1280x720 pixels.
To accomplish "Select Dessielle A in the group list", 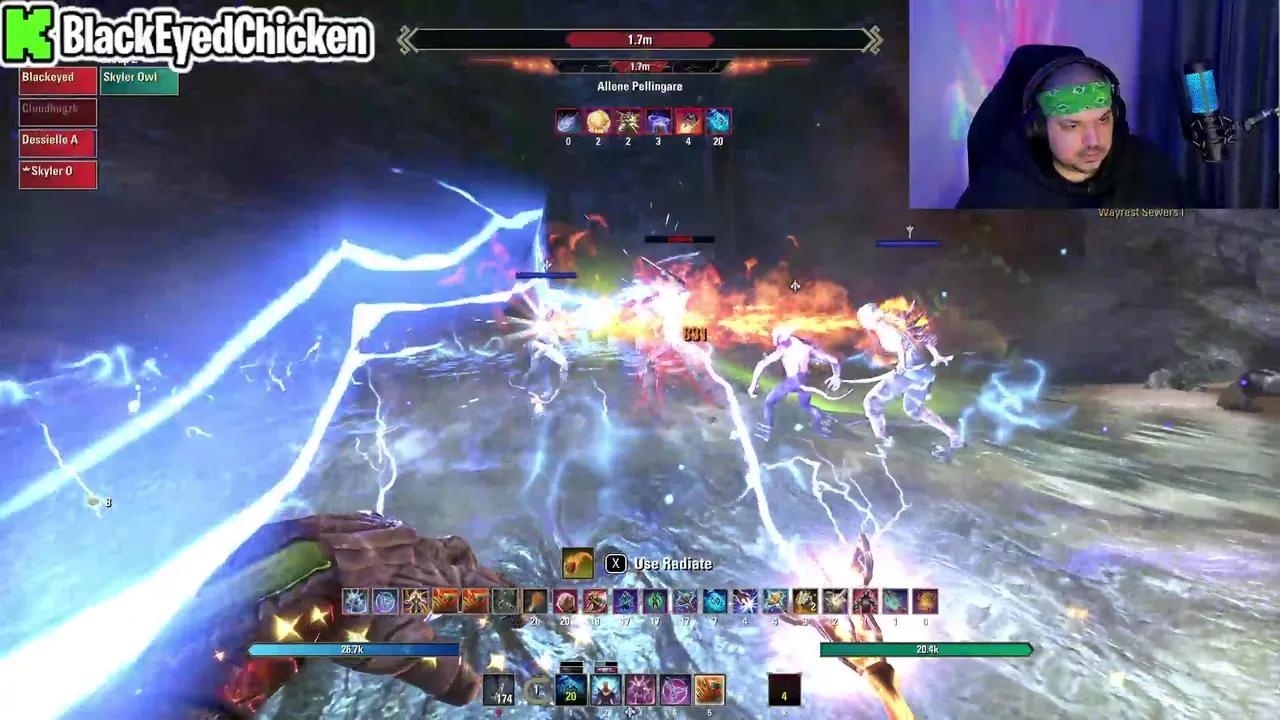I will (x=56, y=140).
